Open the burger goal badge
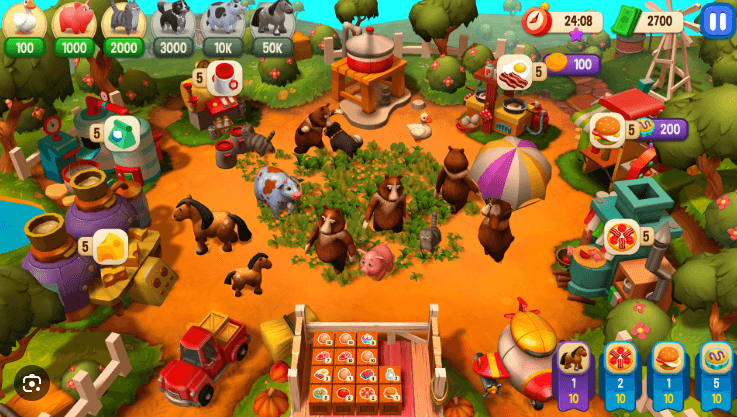Screen dimensions: 737x417 click(x=668, y=371)
